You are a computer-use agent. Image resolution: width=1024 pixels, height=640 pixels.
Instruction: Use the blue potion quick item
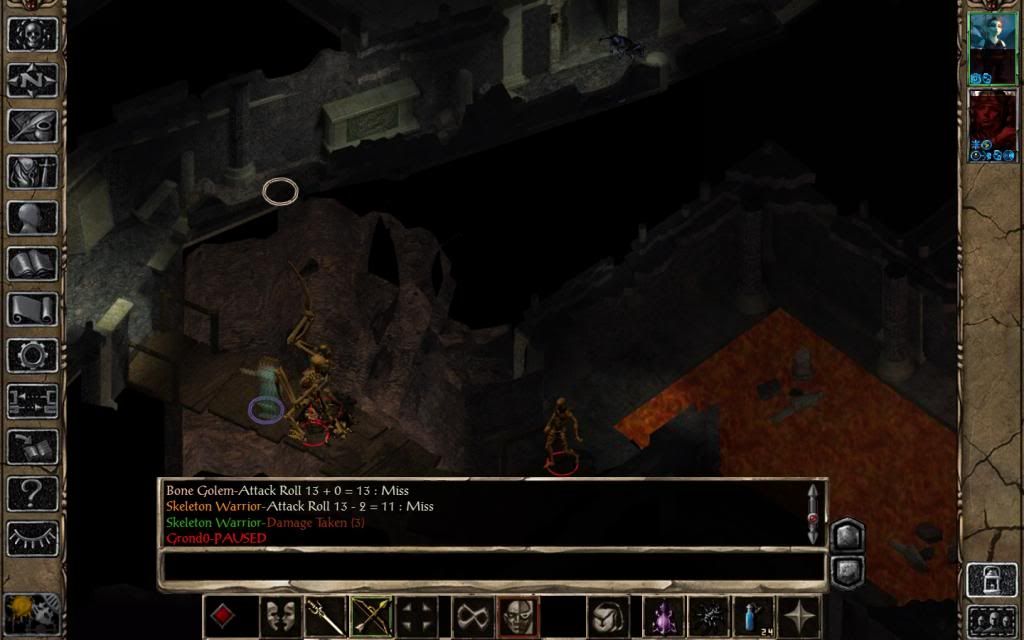(752, 615)
